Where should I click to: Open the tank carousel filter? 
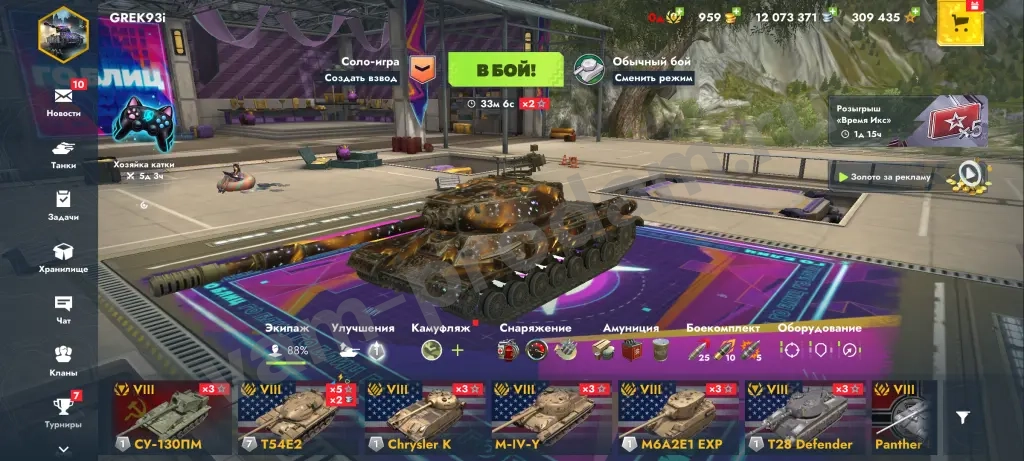coord(962,417)
